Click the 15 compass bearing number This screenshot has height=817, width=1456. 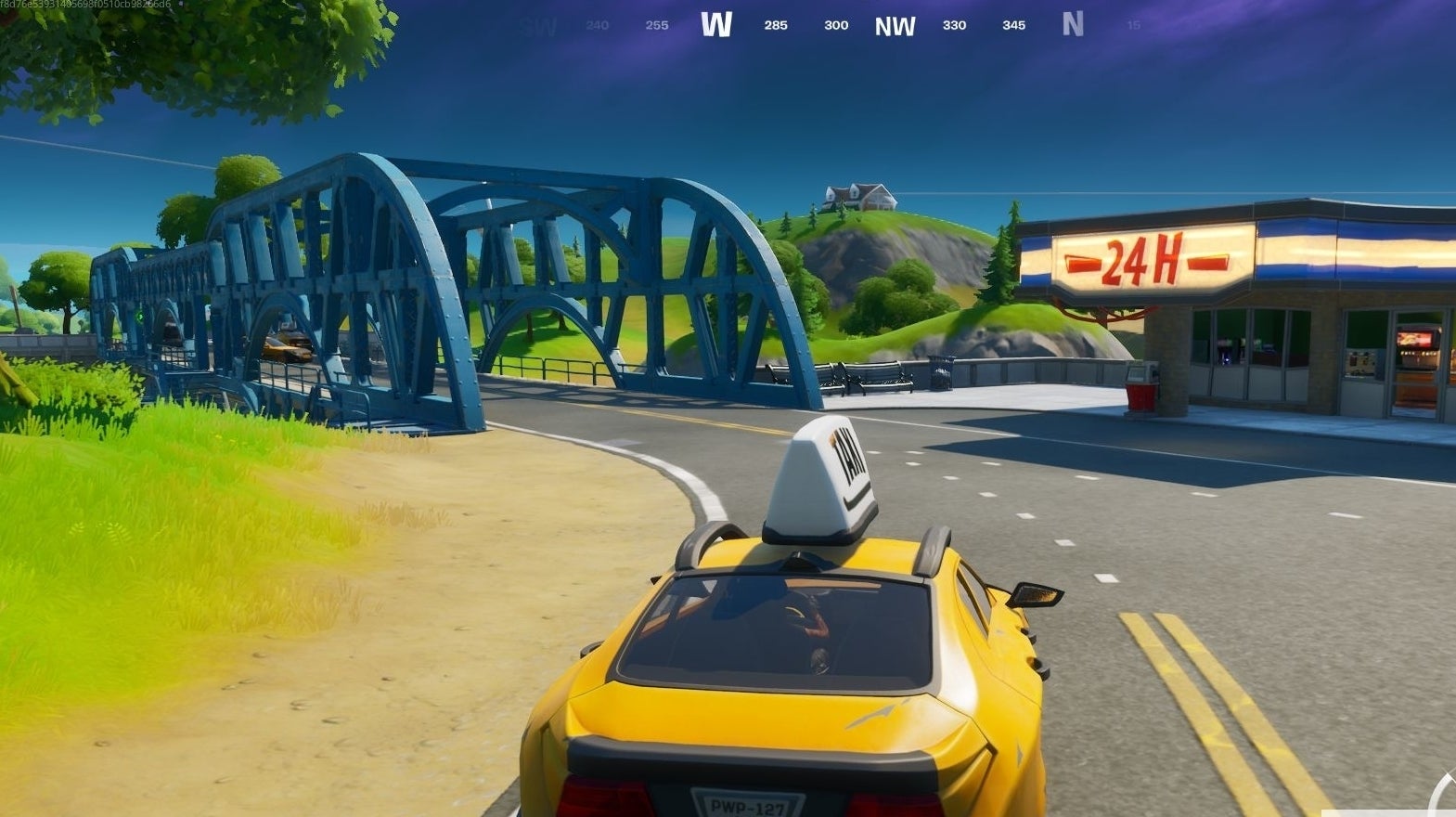(1132, 26)
